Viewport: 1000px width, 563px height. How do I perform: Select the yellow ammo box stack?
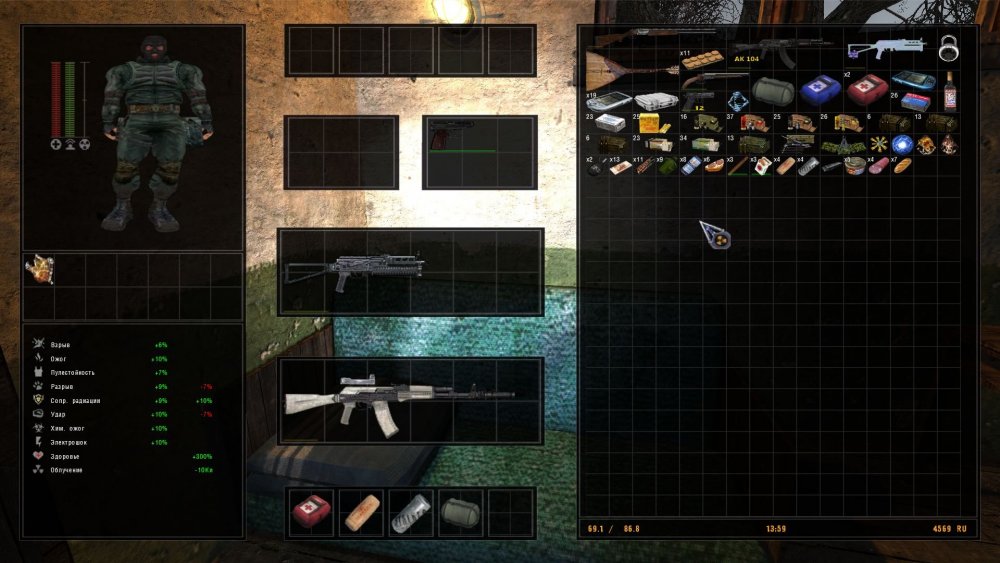[x=649, y=123]
